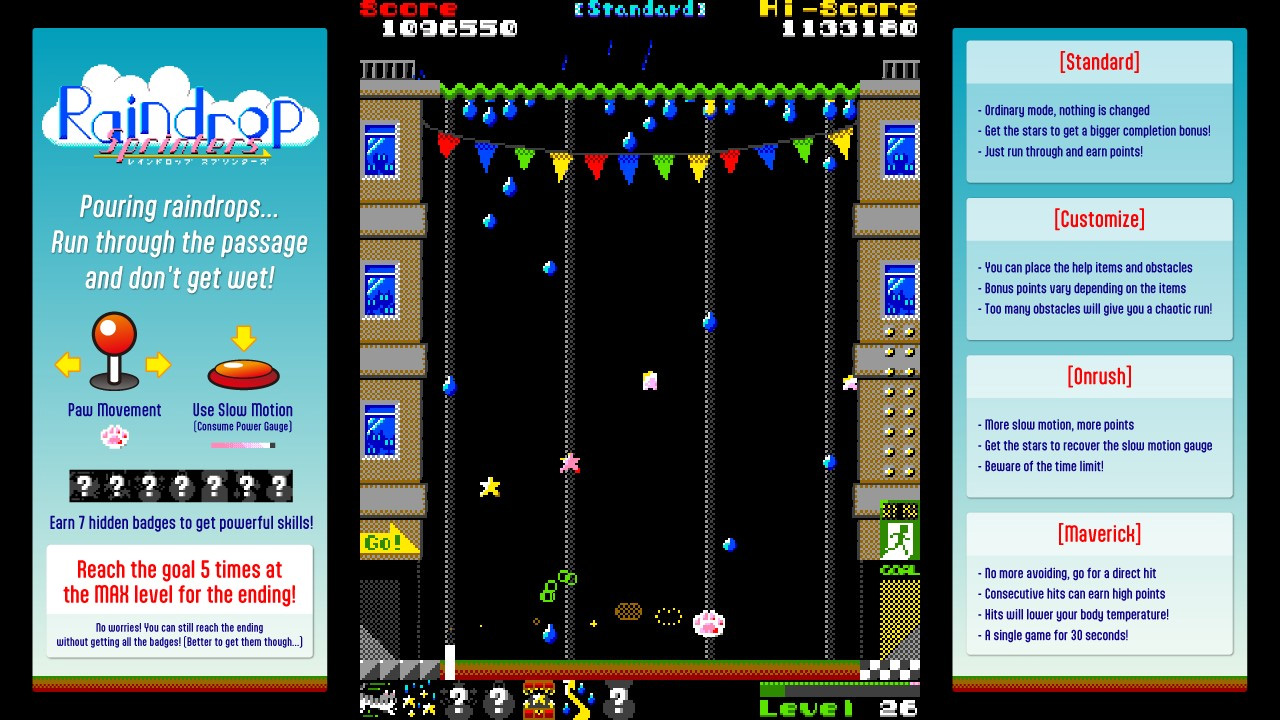Click the falling star cluster icon in item bar
1280x720 pixels.
click(x=418, y=700)
